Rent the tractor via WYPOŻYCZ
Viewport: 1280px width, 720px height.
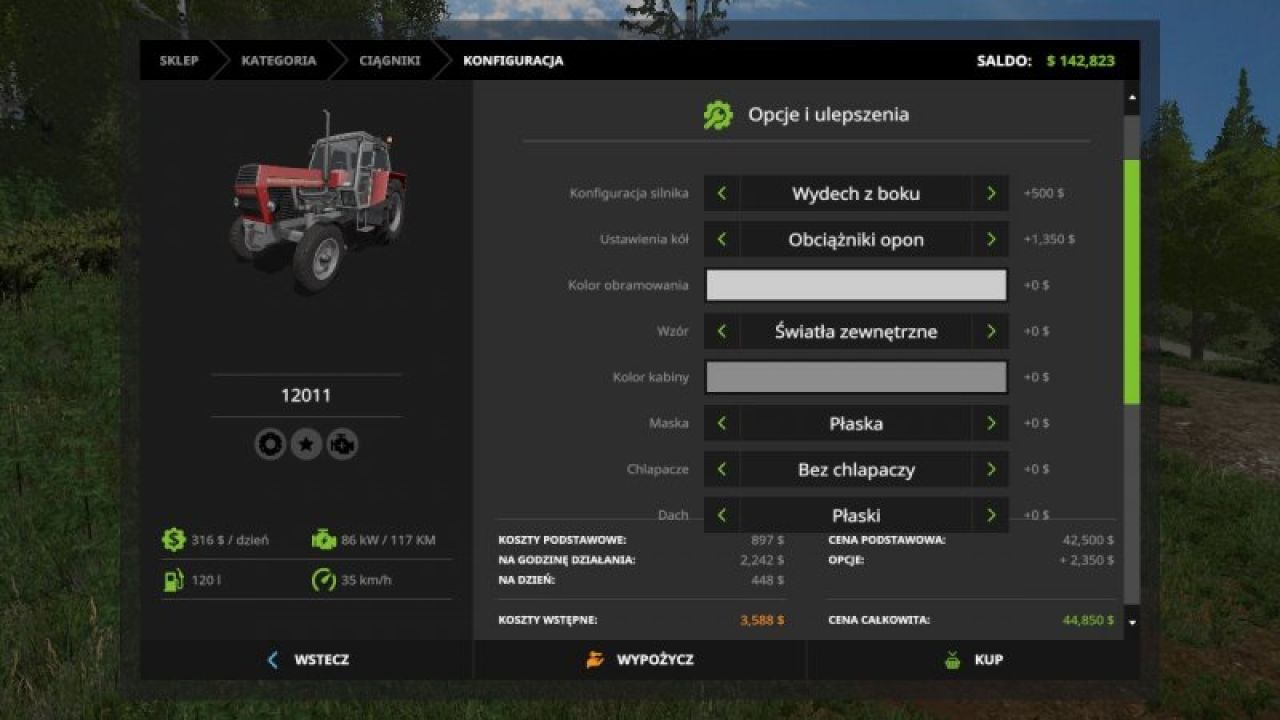pos(640,660)
